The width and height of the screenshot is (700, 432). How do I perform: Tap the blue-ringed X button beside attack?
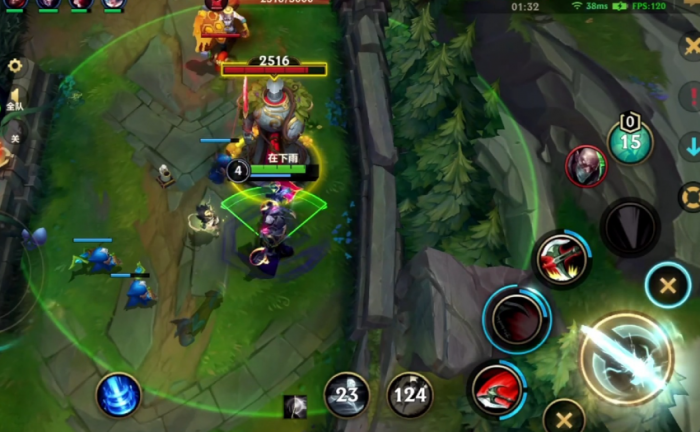click(667, 286)
